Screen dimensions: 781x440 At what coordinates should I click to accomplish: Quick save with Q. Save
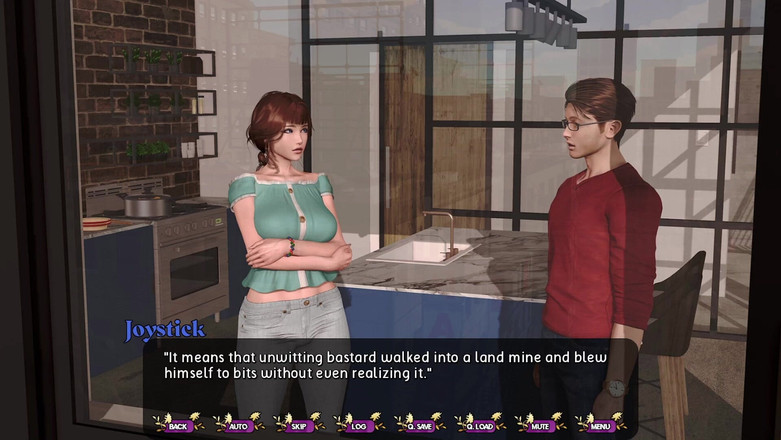[x=420, y=425]
